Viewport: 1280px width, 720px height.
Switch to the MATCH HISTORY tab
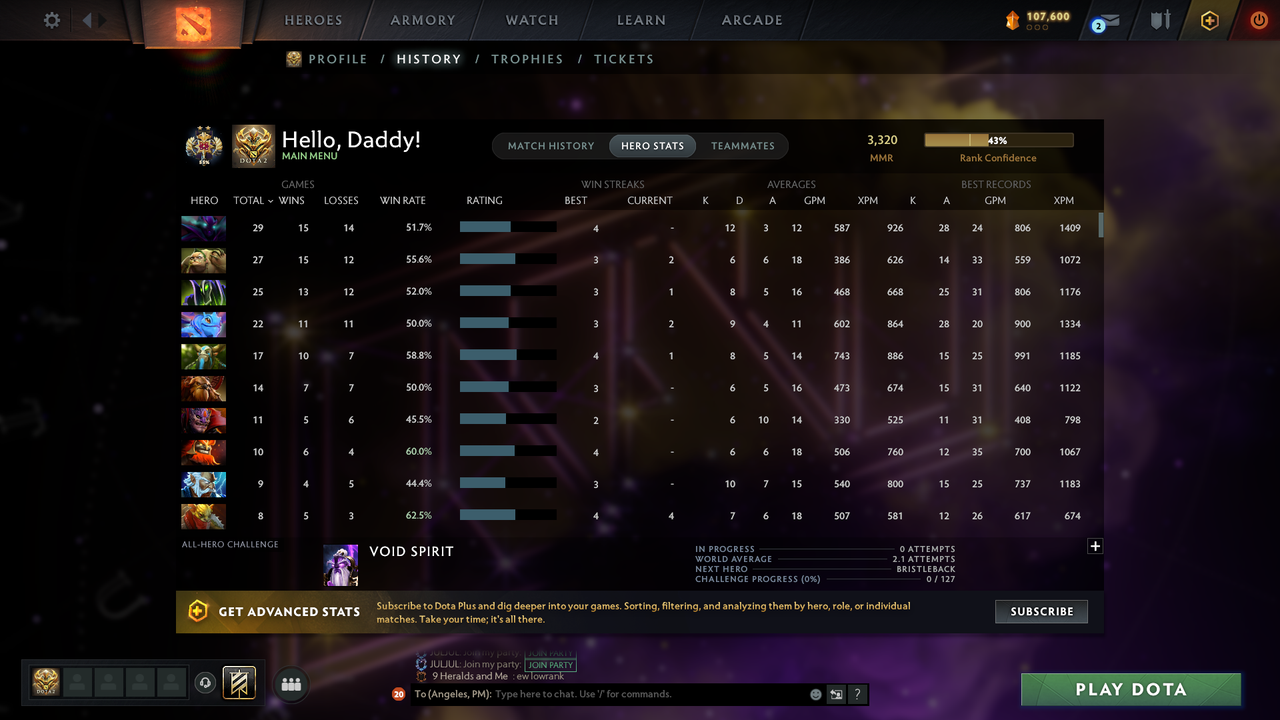[x=551, y=145]
